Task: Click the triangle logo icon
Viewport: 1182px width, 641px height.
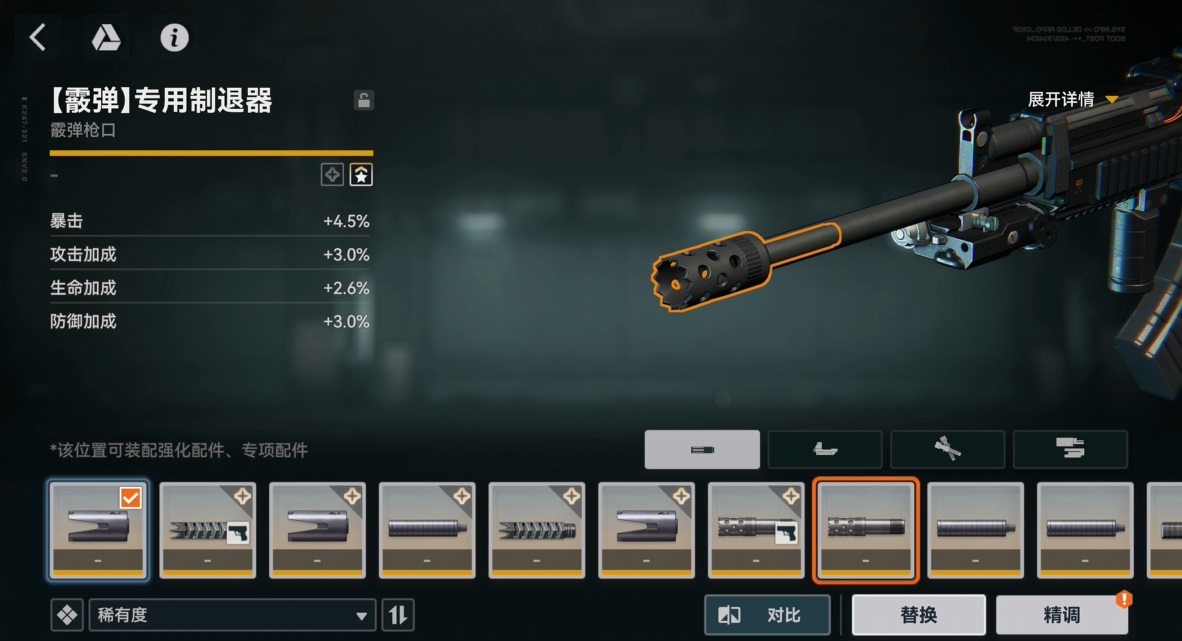Action: pyautogui.click(x=106, y=38)
